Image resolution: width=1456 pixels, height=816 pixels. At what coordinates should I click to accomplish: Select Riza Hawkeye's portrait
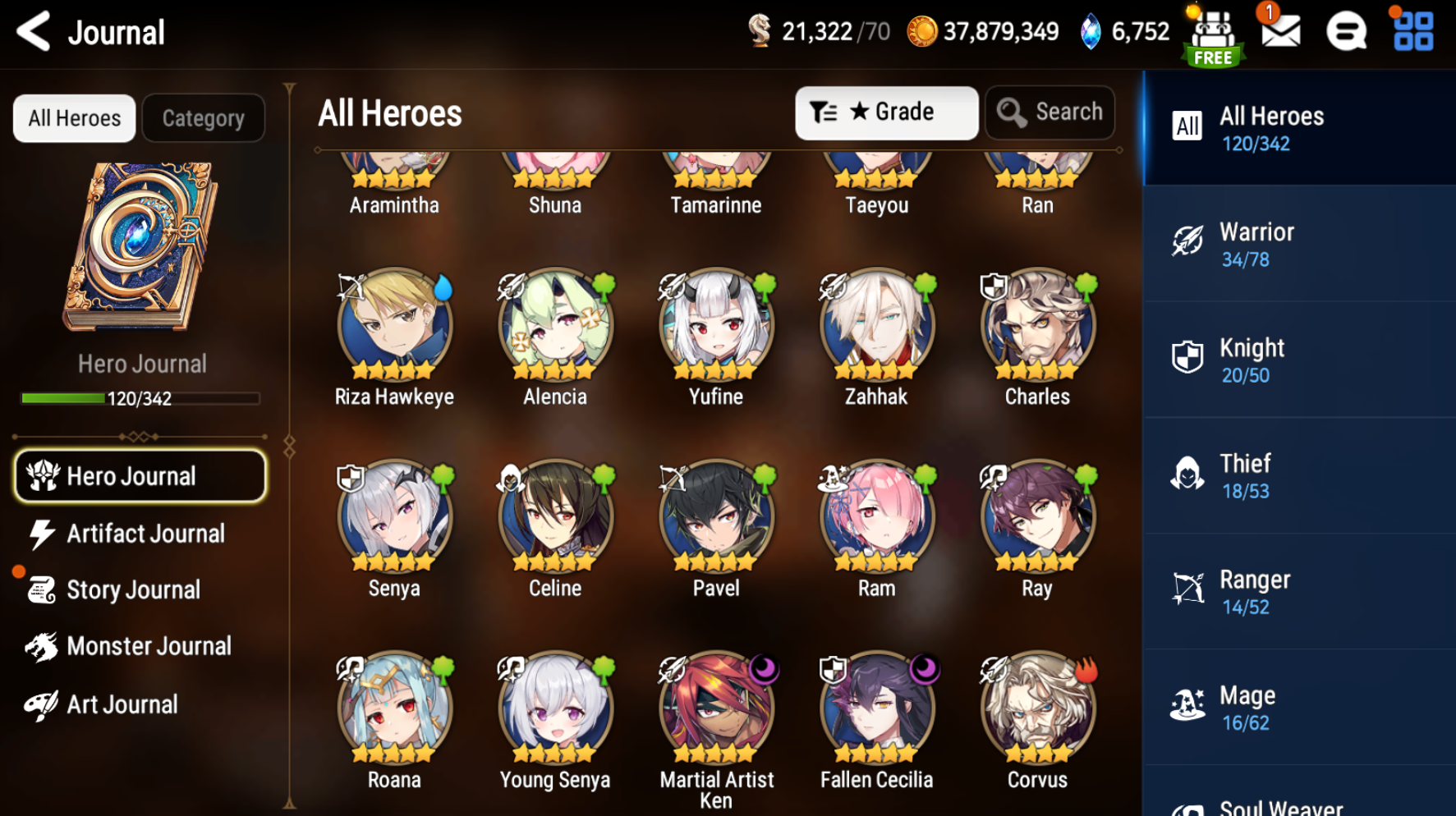pos(394,326)
